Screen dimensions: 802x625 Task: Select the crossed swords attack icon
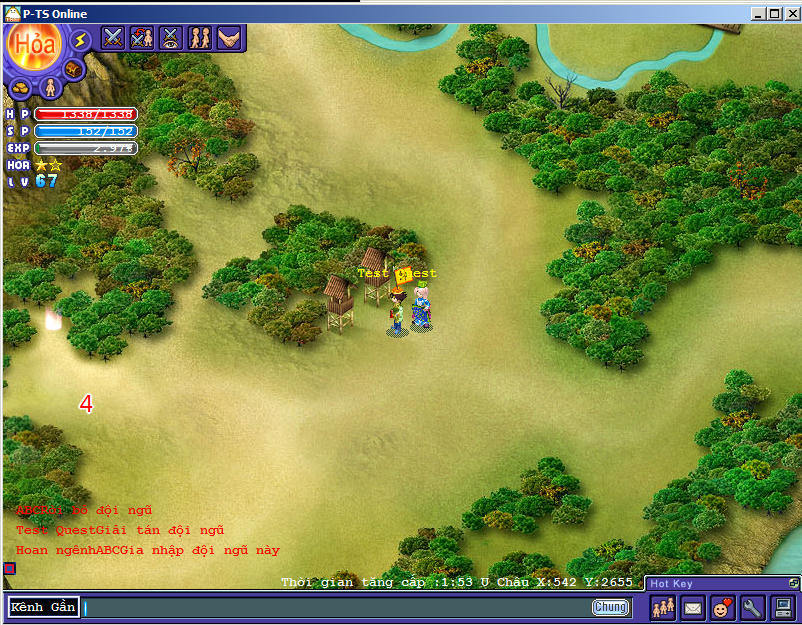point(113,38)
